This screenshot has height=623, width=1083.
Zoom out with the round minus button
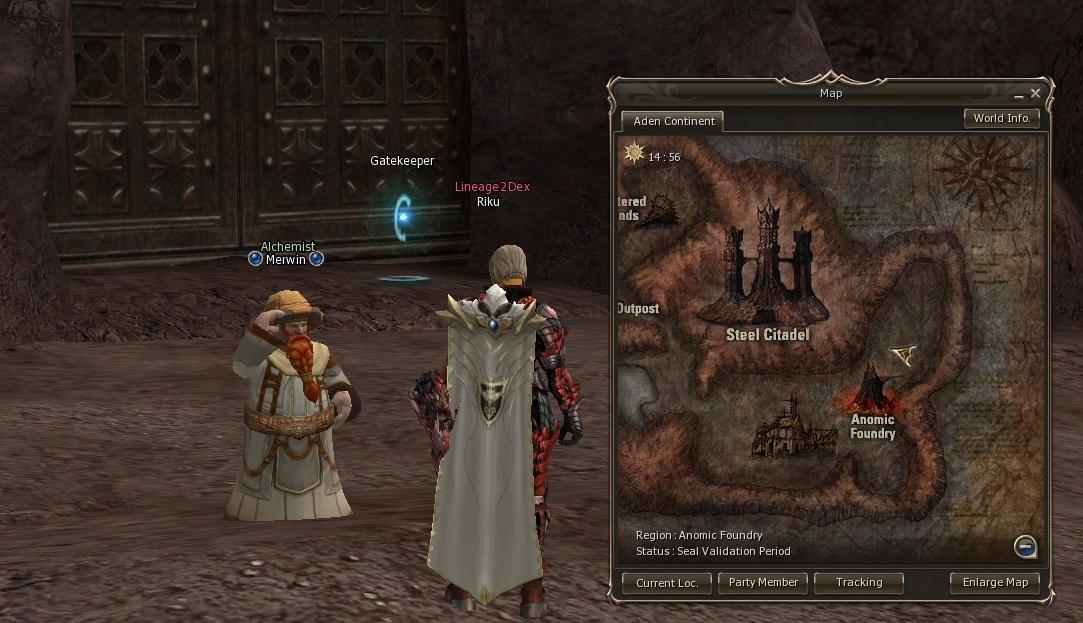(x=1024, y=546)
